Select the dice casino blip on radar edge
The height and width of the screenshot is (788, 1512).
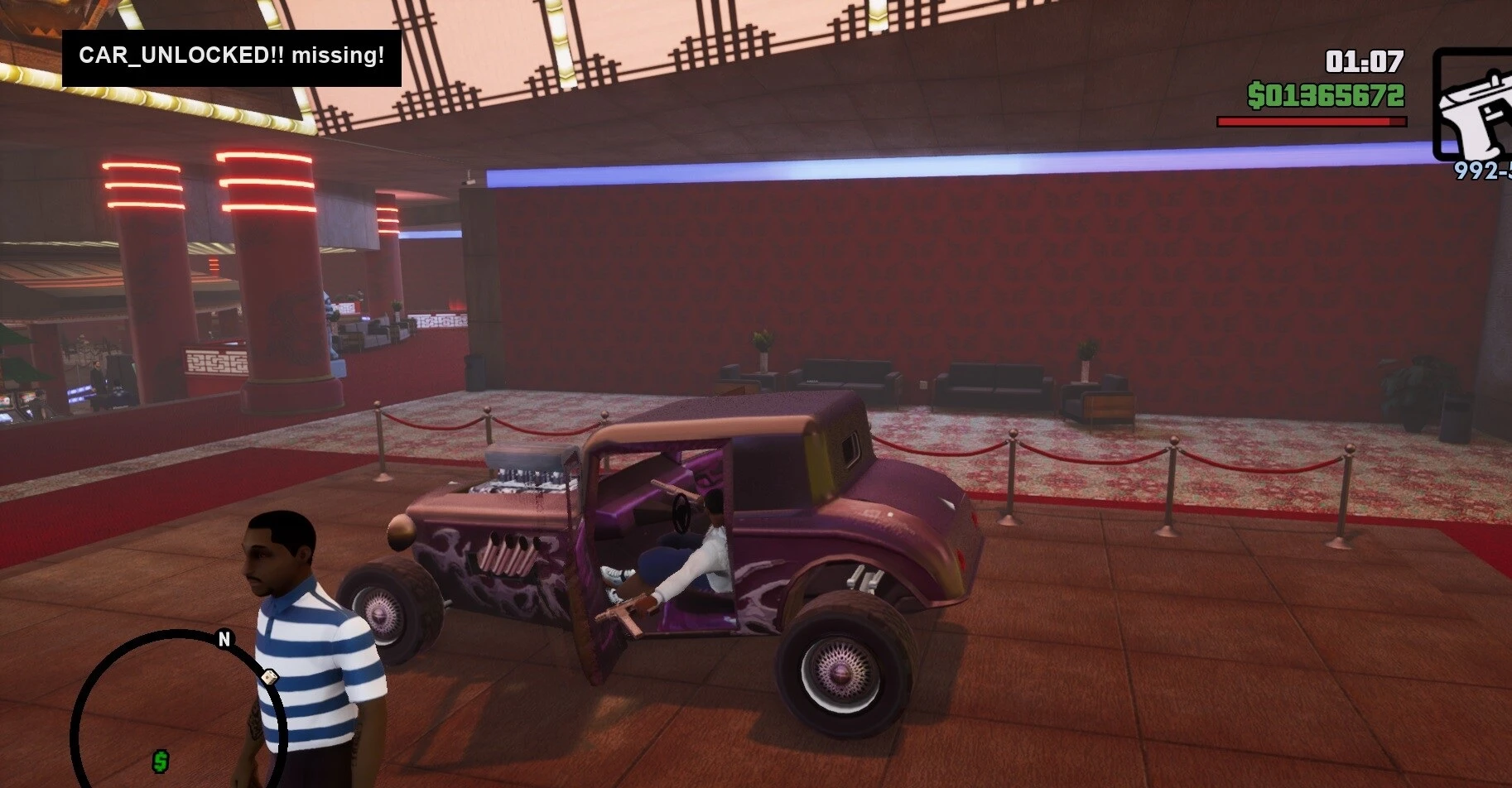[x=270, y=676]
